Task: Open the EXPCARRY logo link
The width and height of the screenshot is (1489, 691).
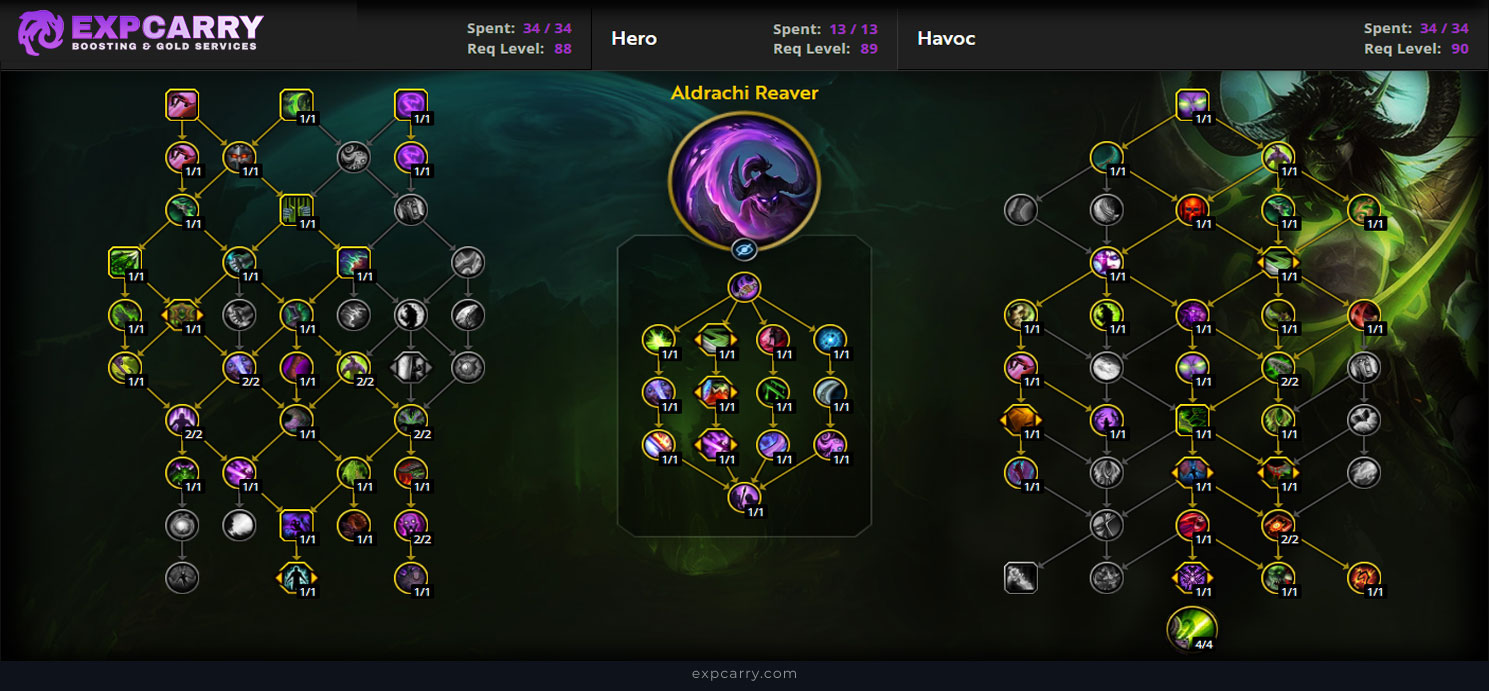Action: pyautogui.click(x=140, y=33)
